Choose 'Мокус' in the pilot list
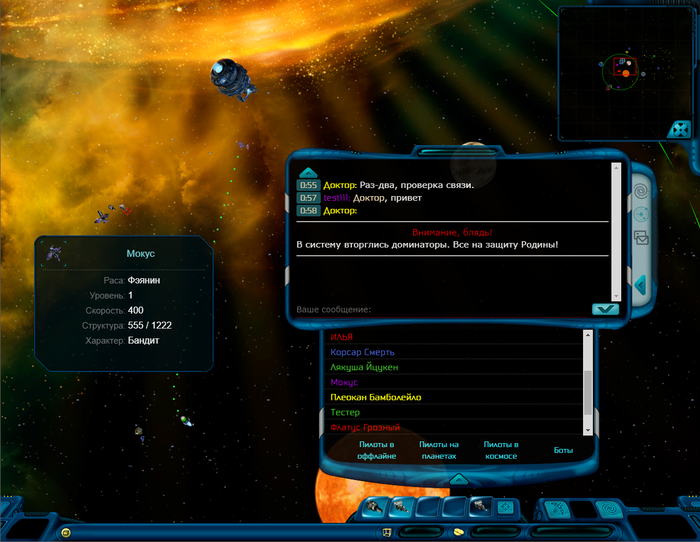 [x=344, y=382]
